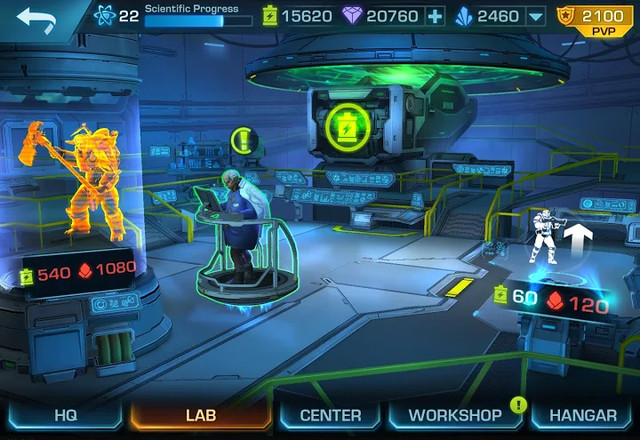Tap the exclamation alert above the scientist
This screenshot has width=640, height=440.
[242, 139]
